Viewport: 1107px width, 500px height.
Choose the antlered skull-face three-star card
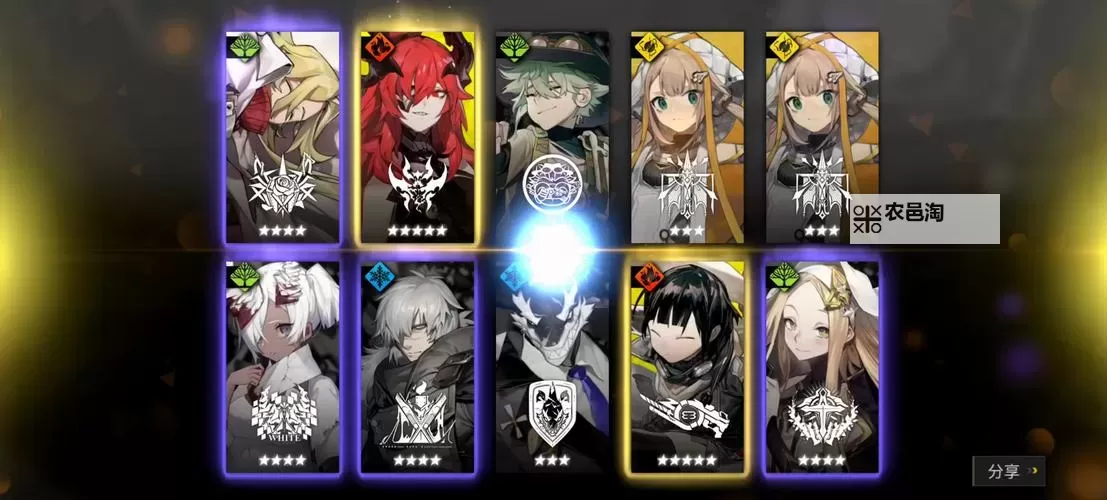point(553,366)
